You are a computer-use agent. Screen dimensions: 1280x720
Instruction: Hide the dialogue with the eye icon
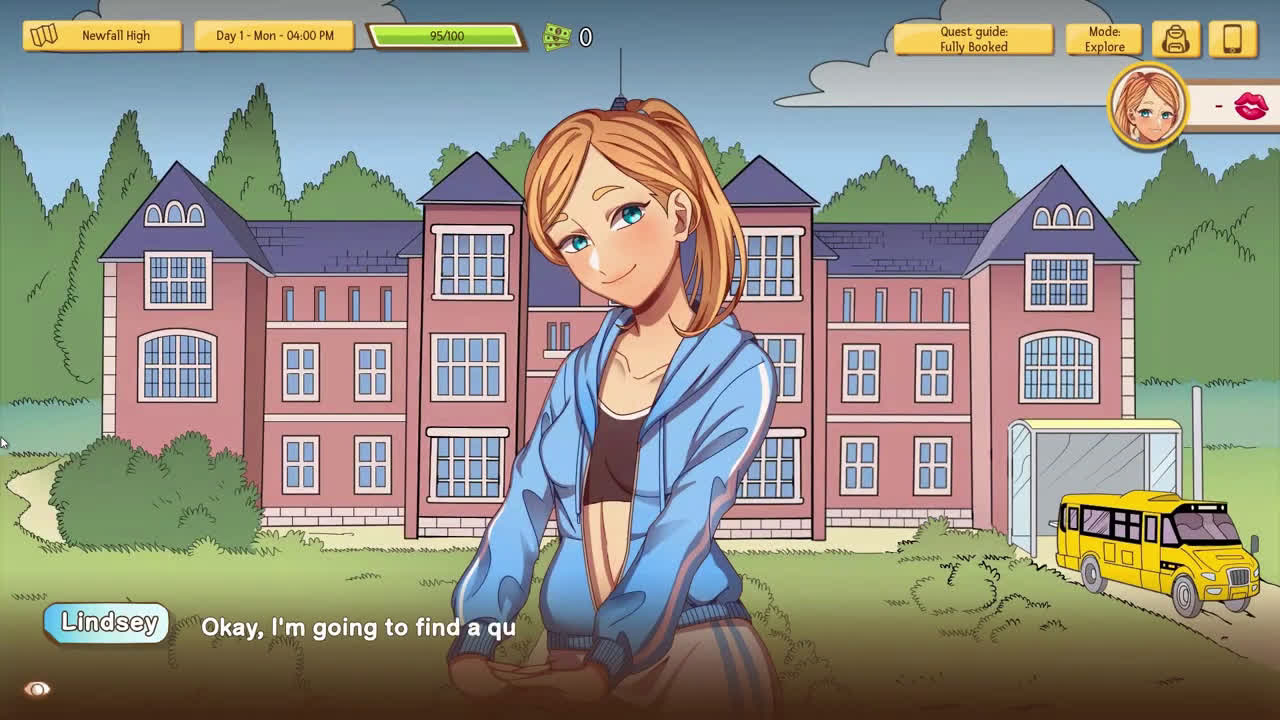pos(37,689)
